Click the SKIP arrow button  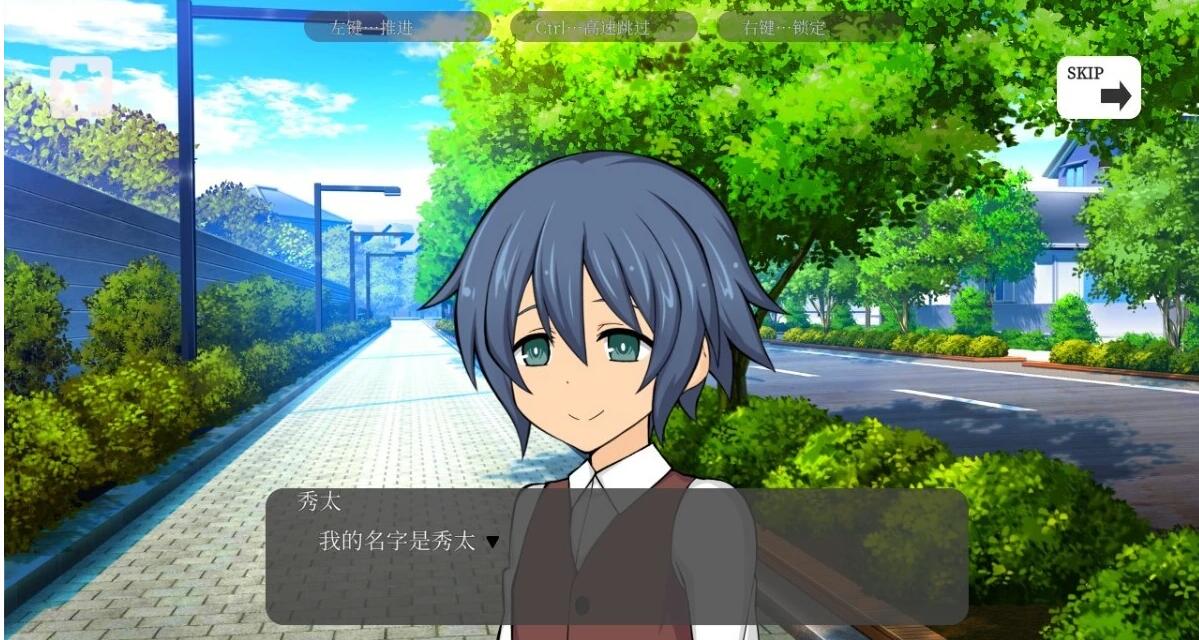tap(1098, 87)
